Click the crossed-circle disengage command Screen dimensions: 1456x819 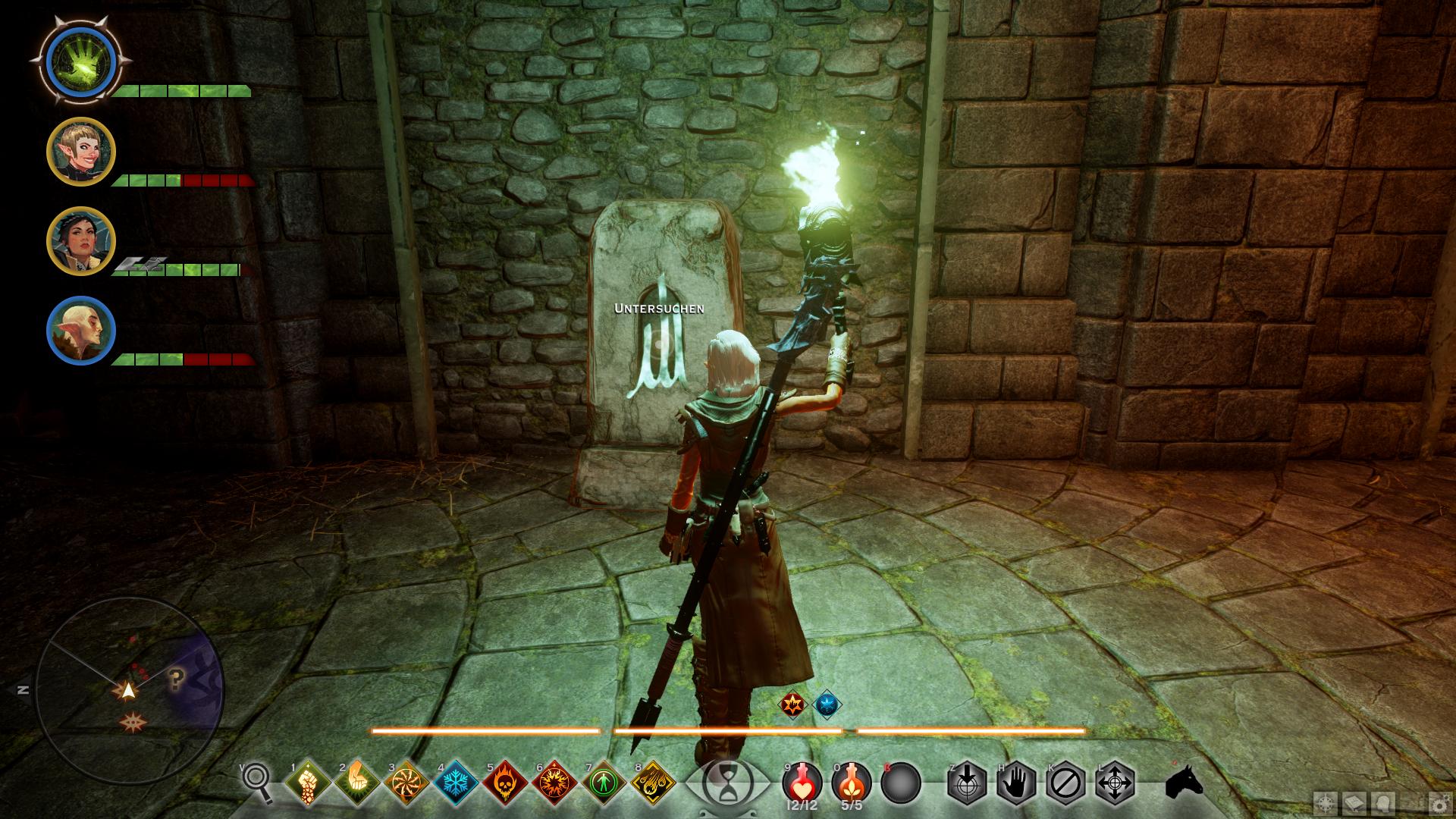[x=1066, y=783]
